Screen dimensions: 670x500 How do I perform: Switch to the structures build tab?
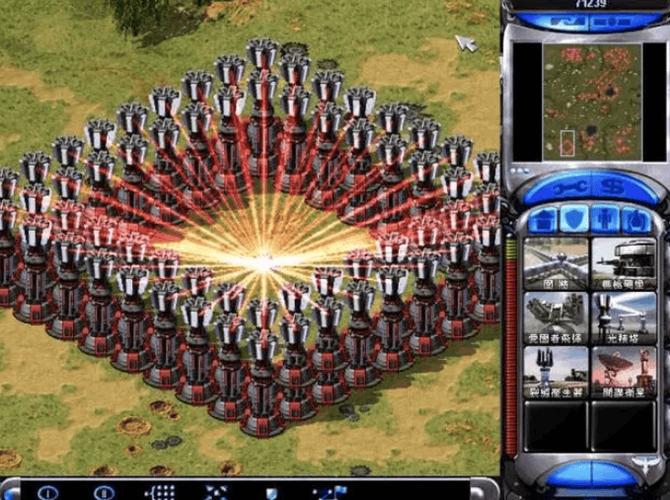pos(545,220)
